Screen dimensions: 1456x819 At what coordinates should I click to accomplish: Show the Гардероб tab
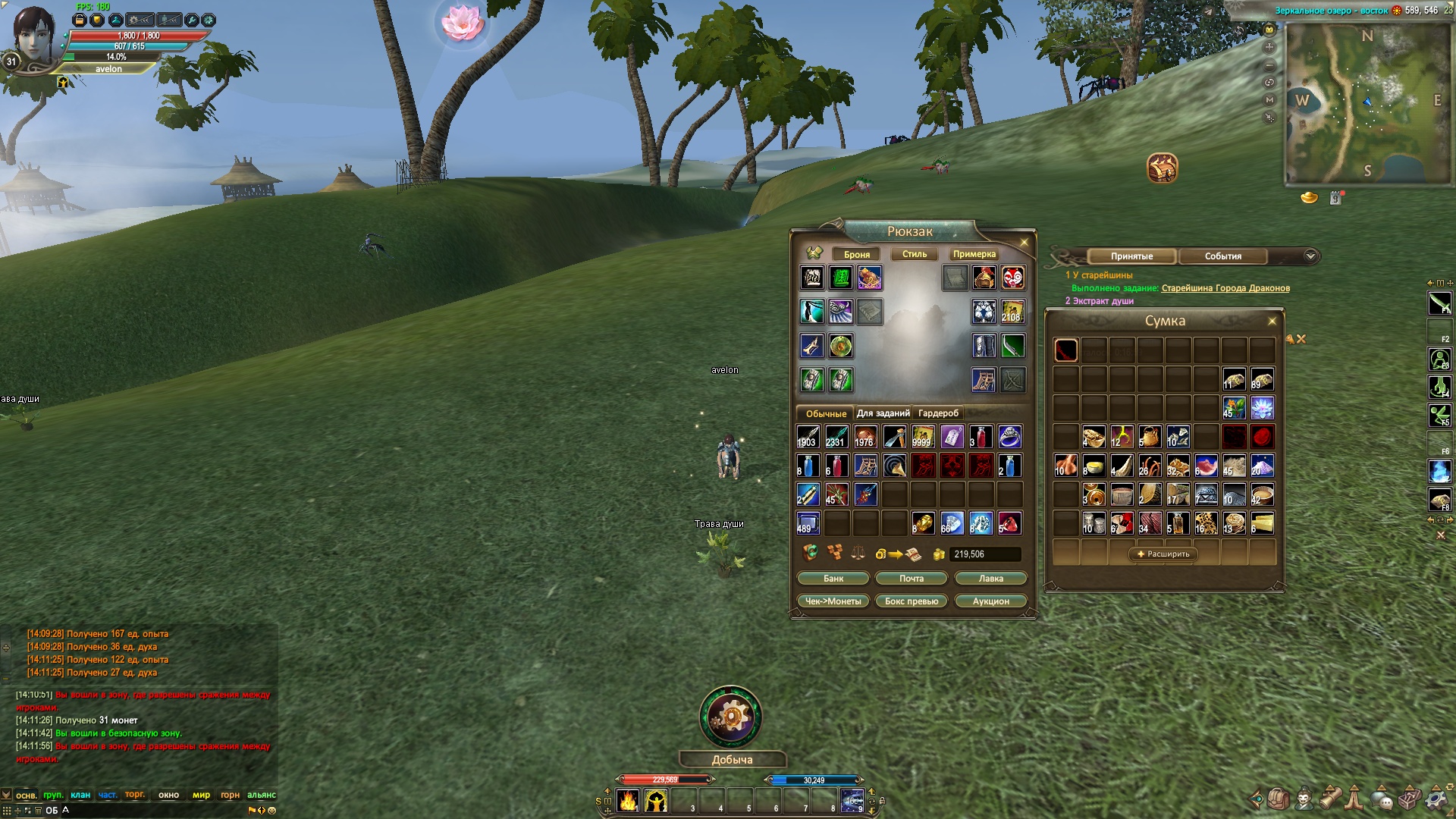click(938, 413)
